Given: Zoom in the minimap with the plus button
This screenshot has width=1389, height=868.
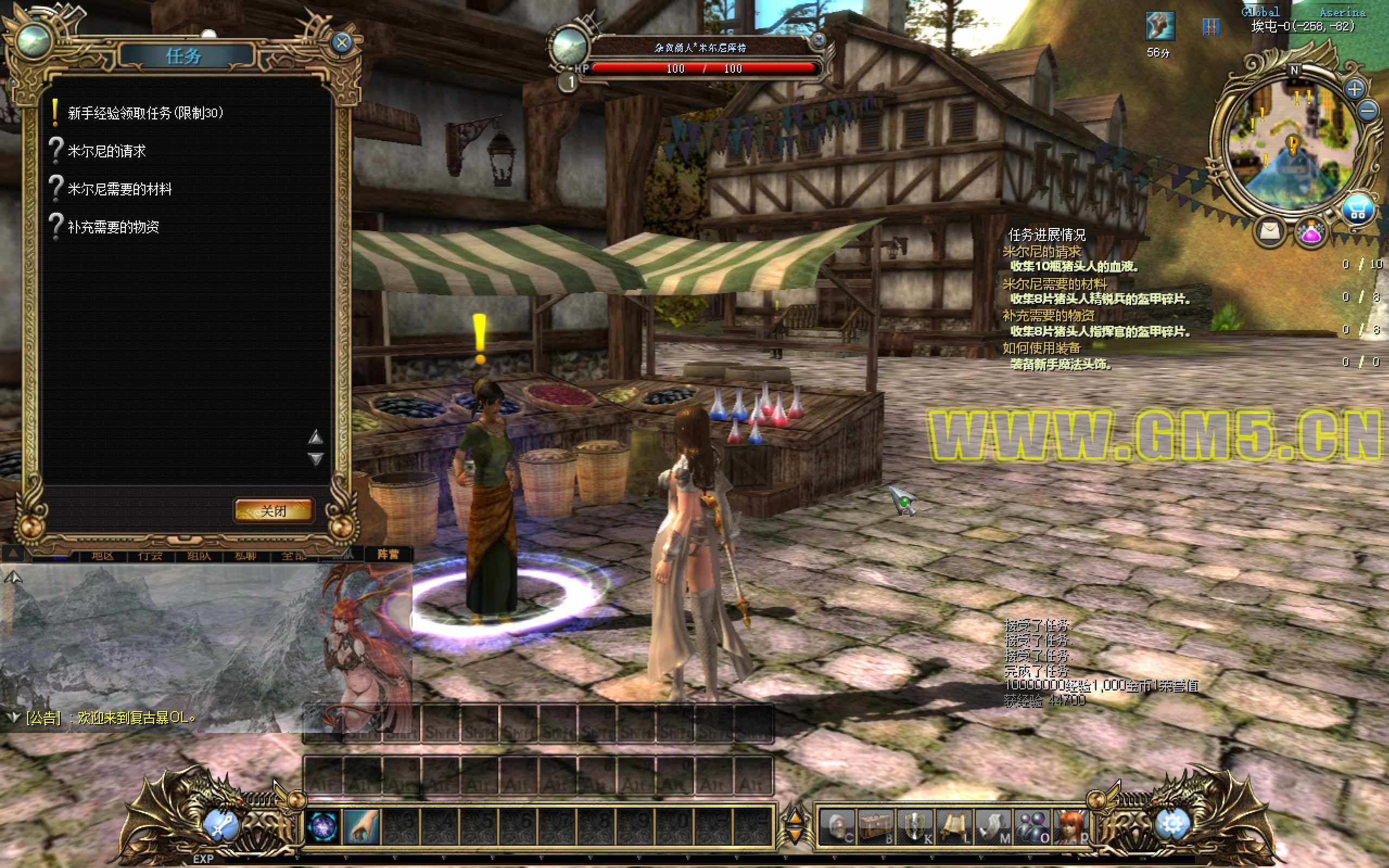Looking at the screenshot, I should (x=1355, y=89).
